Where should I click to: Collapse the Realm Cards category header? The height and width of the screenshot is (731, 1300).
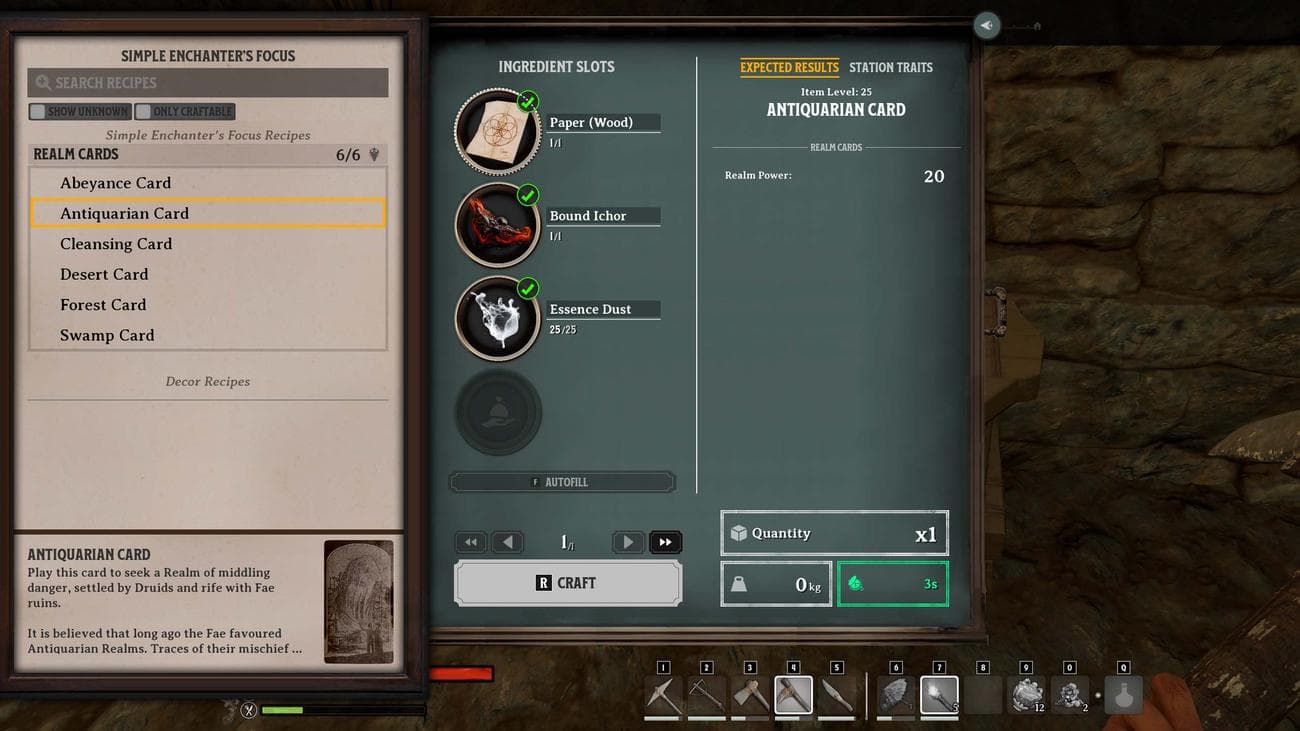(207, 154)
